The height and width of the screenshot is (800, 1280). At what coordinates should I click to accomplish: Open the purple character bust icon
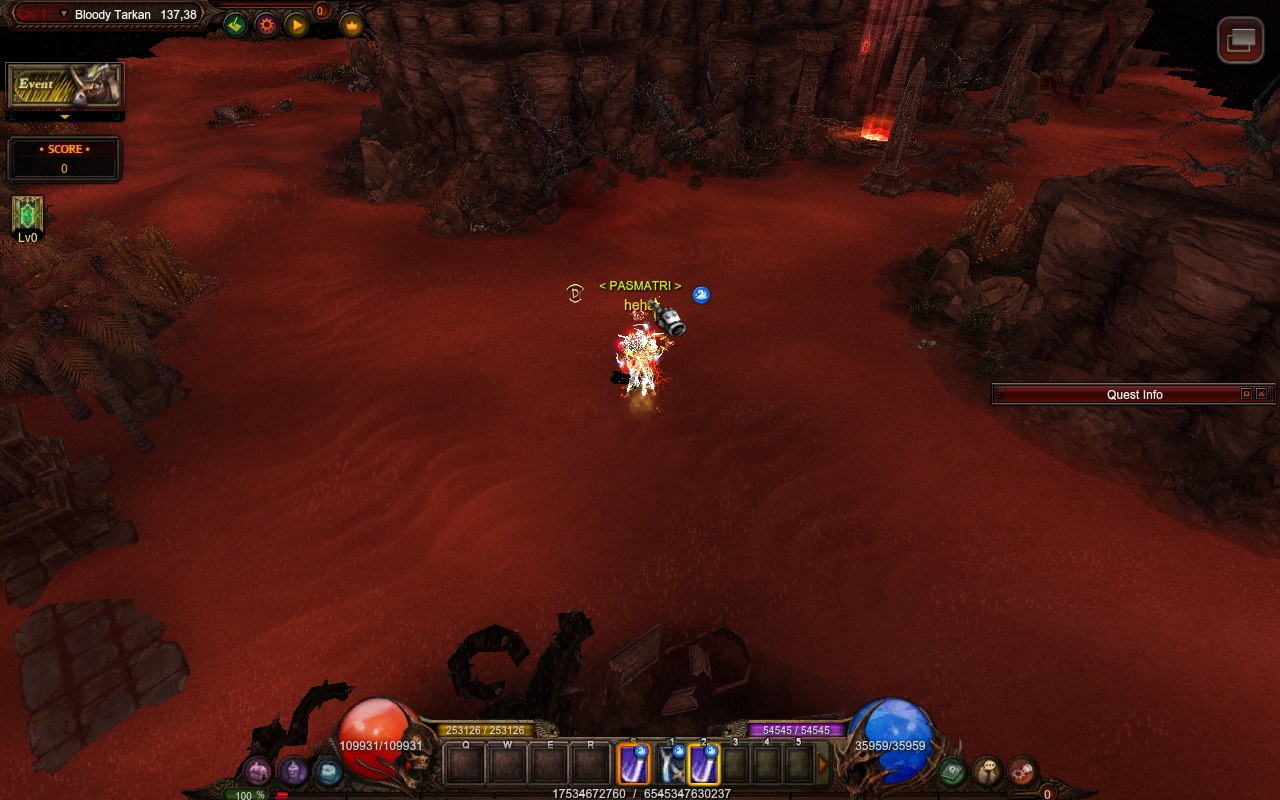click(x=293, y=771)
